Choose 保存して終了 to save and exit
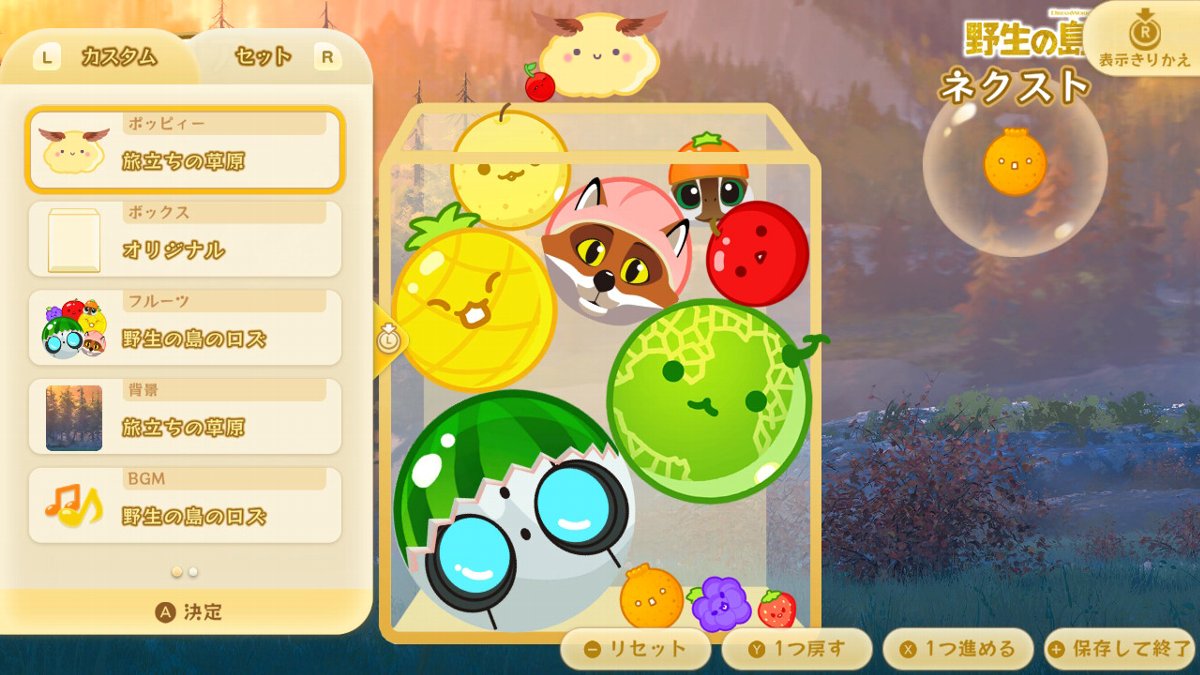The width and height of the screenshot is (1200, 675). click(1119, 649)
